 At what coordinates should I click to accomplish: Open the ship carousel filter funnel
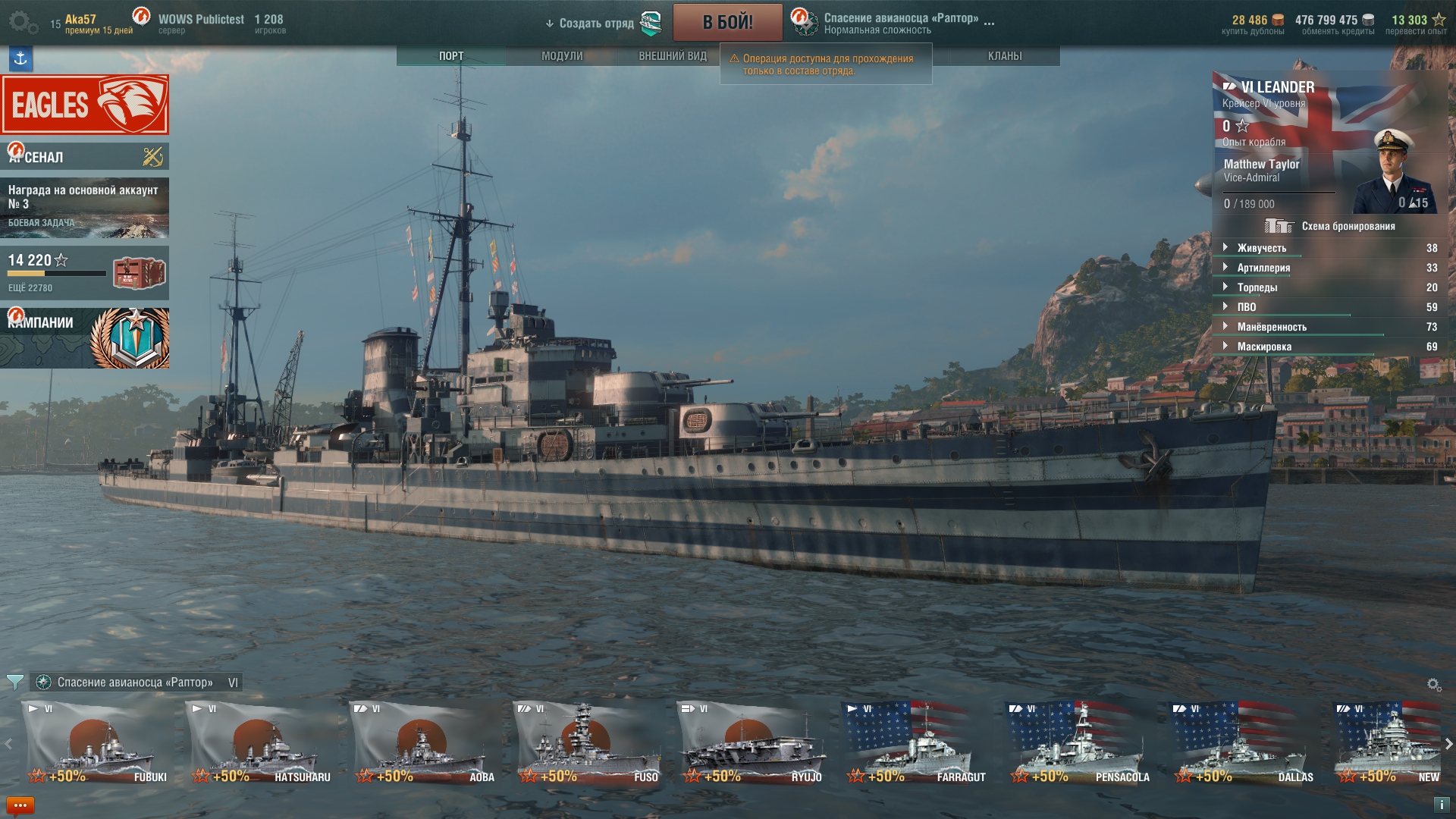click(x=14, y=682)
